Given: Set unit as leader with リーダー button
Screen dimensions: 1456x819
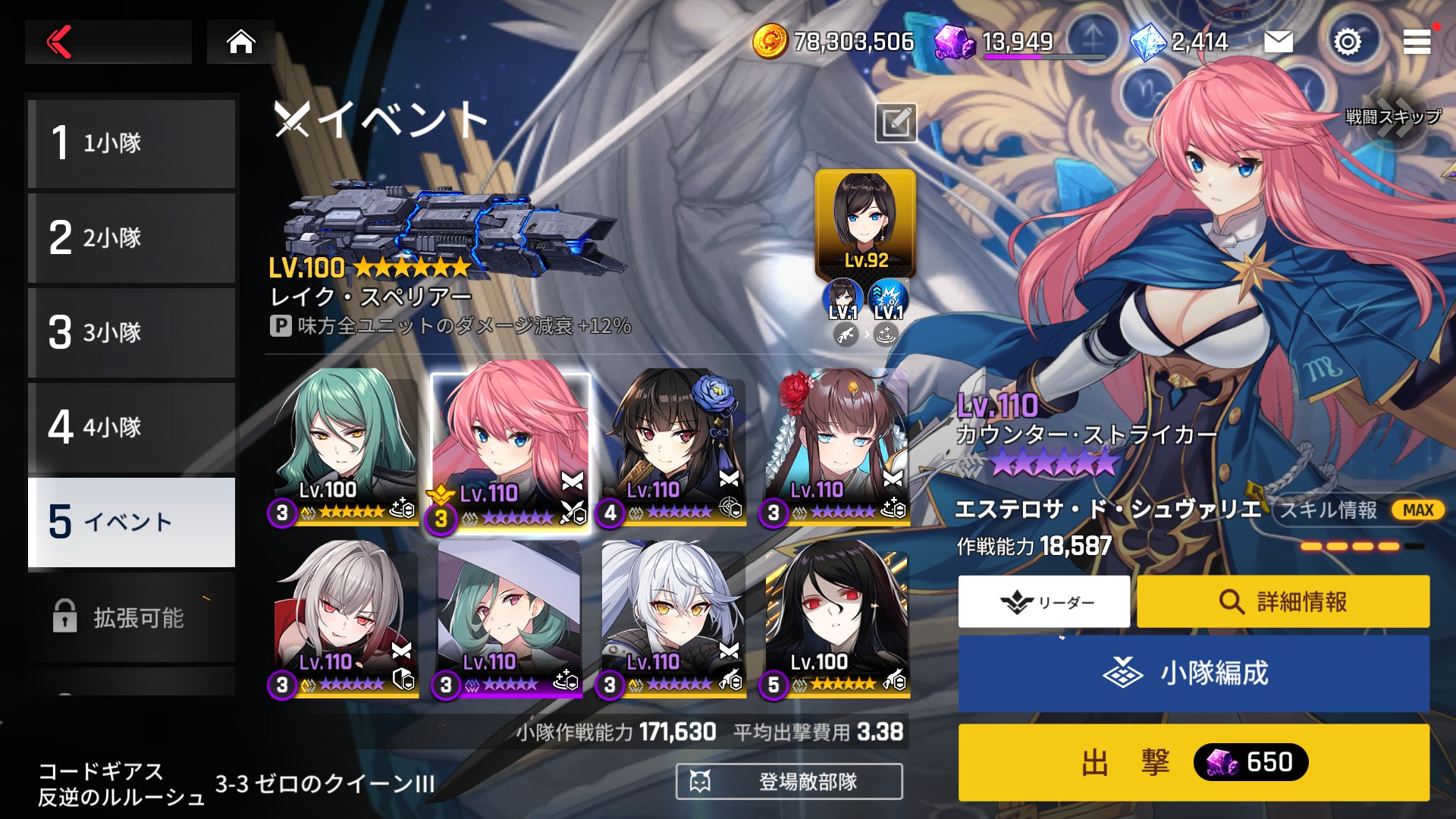Looking at the screenshot, I should 1044,602.
